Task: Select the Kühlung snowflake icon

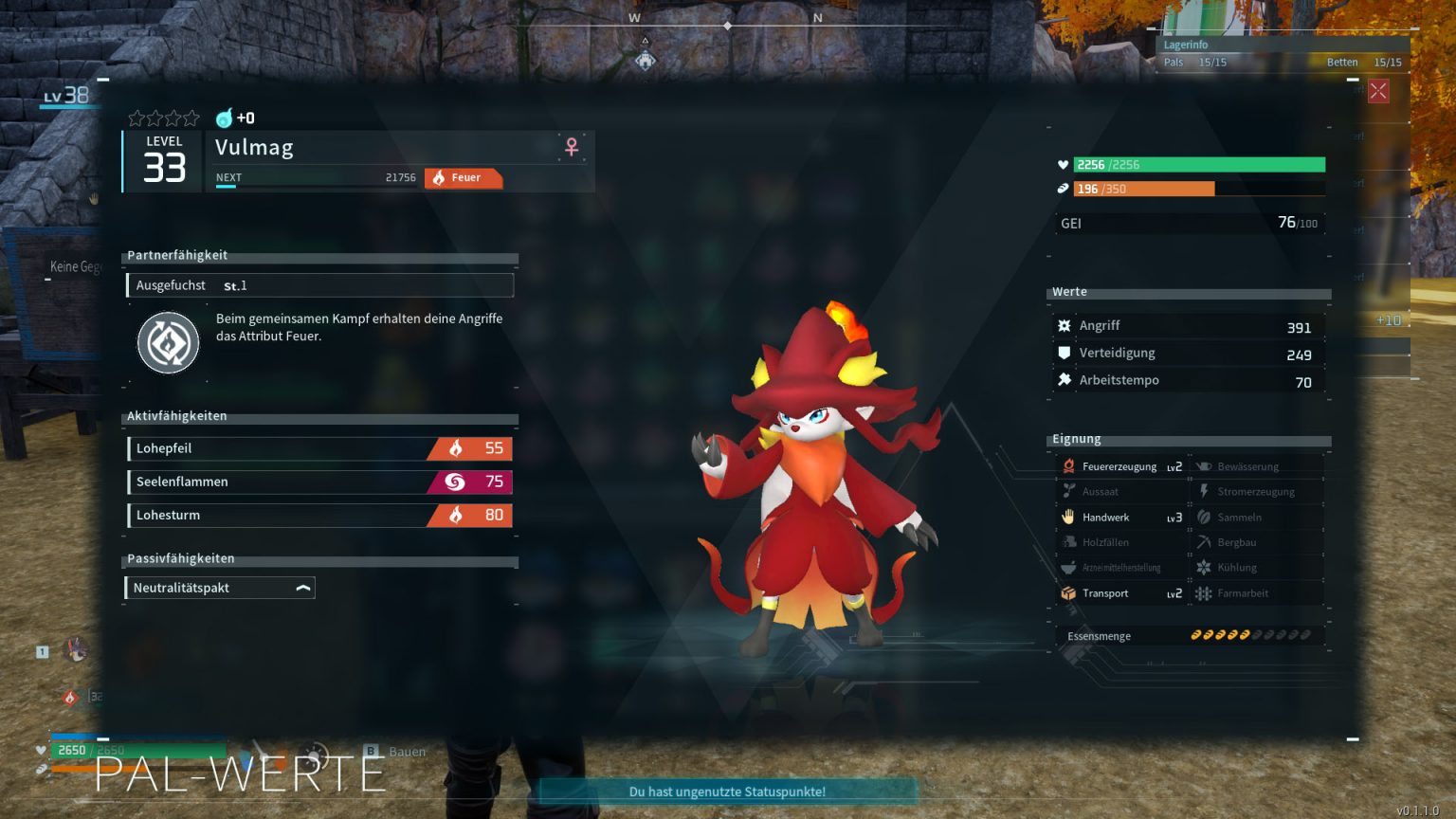Action: 1202,567
